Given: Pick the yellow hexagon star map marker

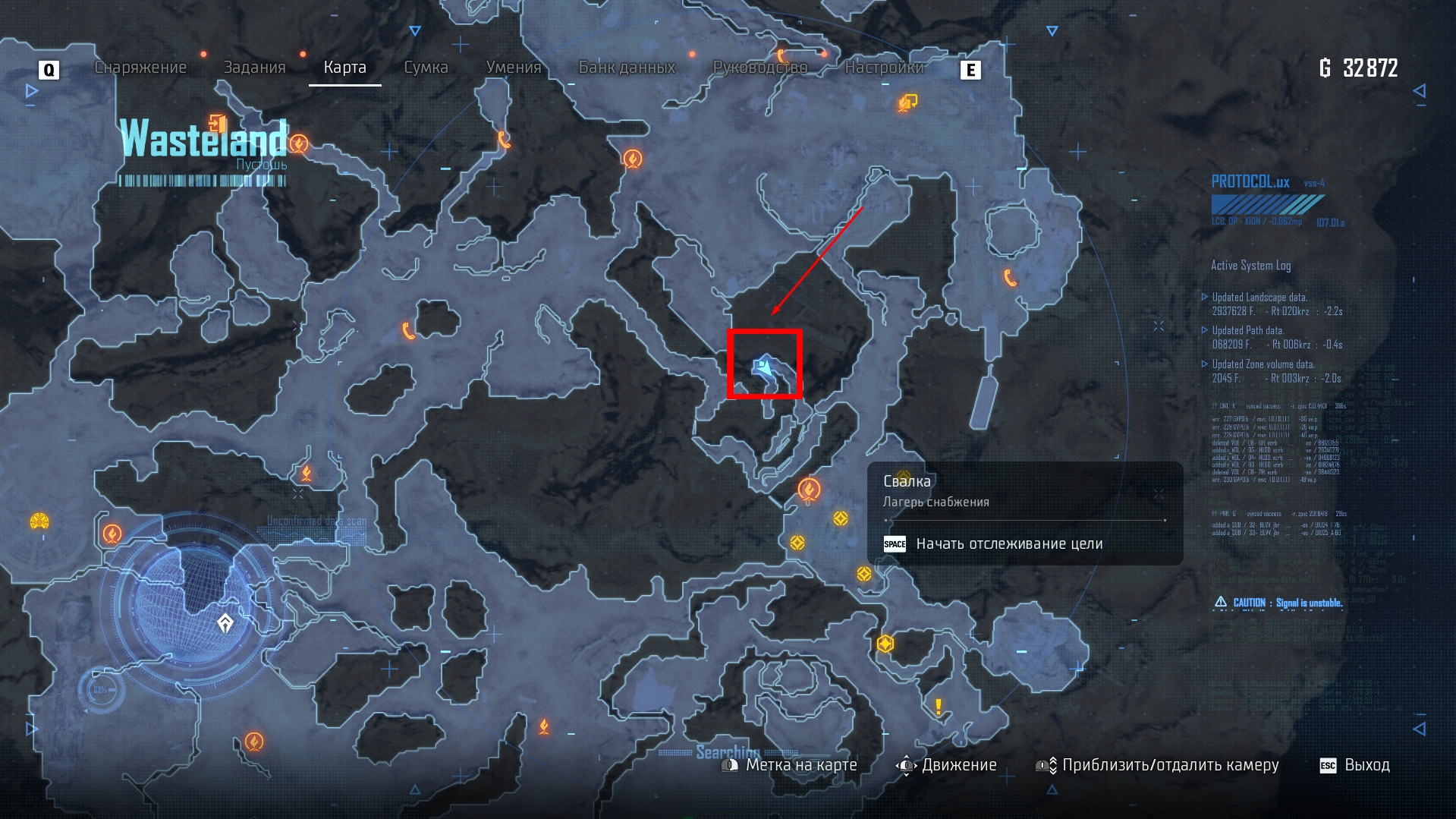Looking at the screenshot, I should click(x=885, y=644).
